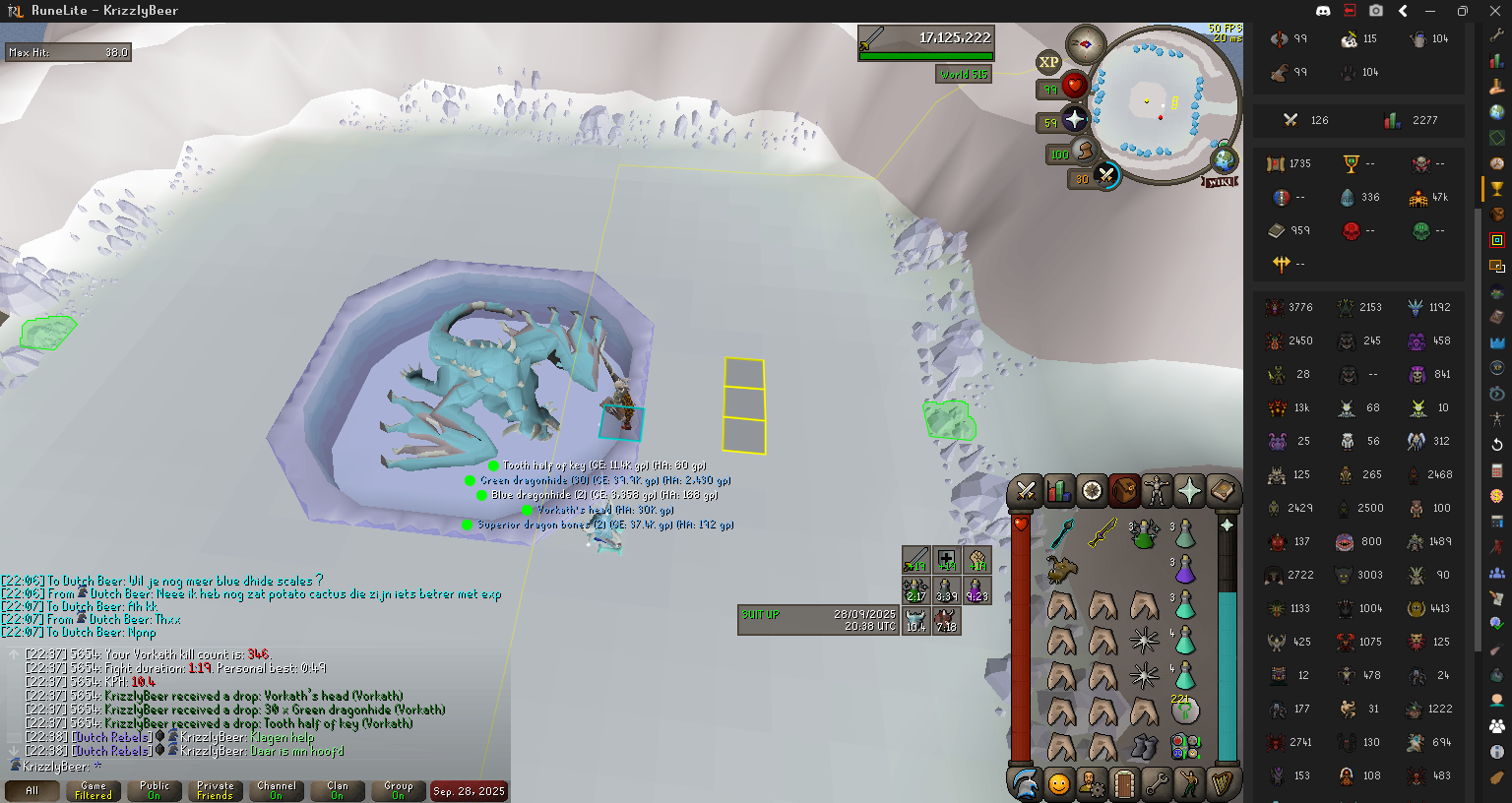Click the Logout door icon

coord(1124,784)
